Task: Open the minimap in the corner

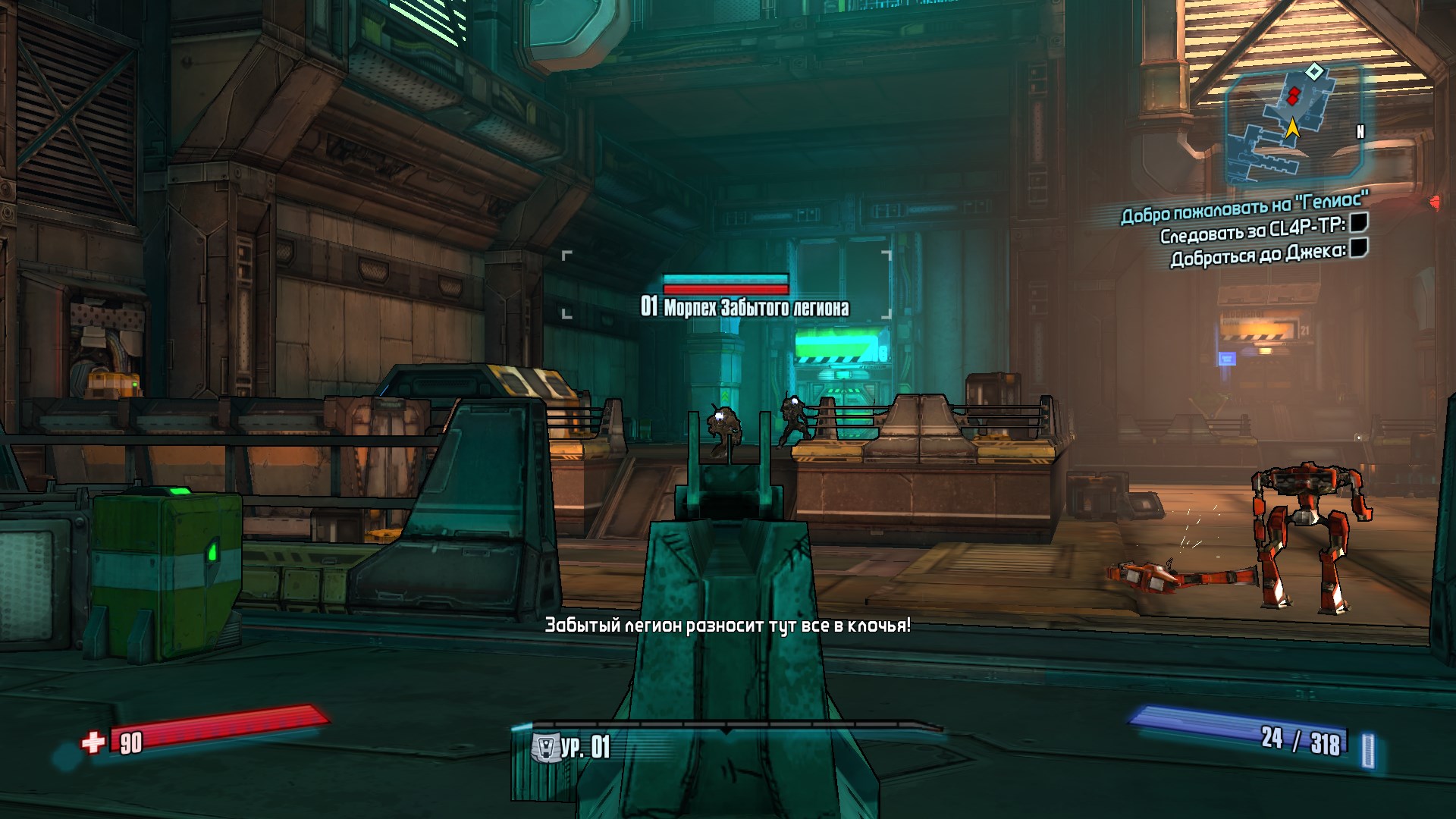Action: click(1292, 124)
